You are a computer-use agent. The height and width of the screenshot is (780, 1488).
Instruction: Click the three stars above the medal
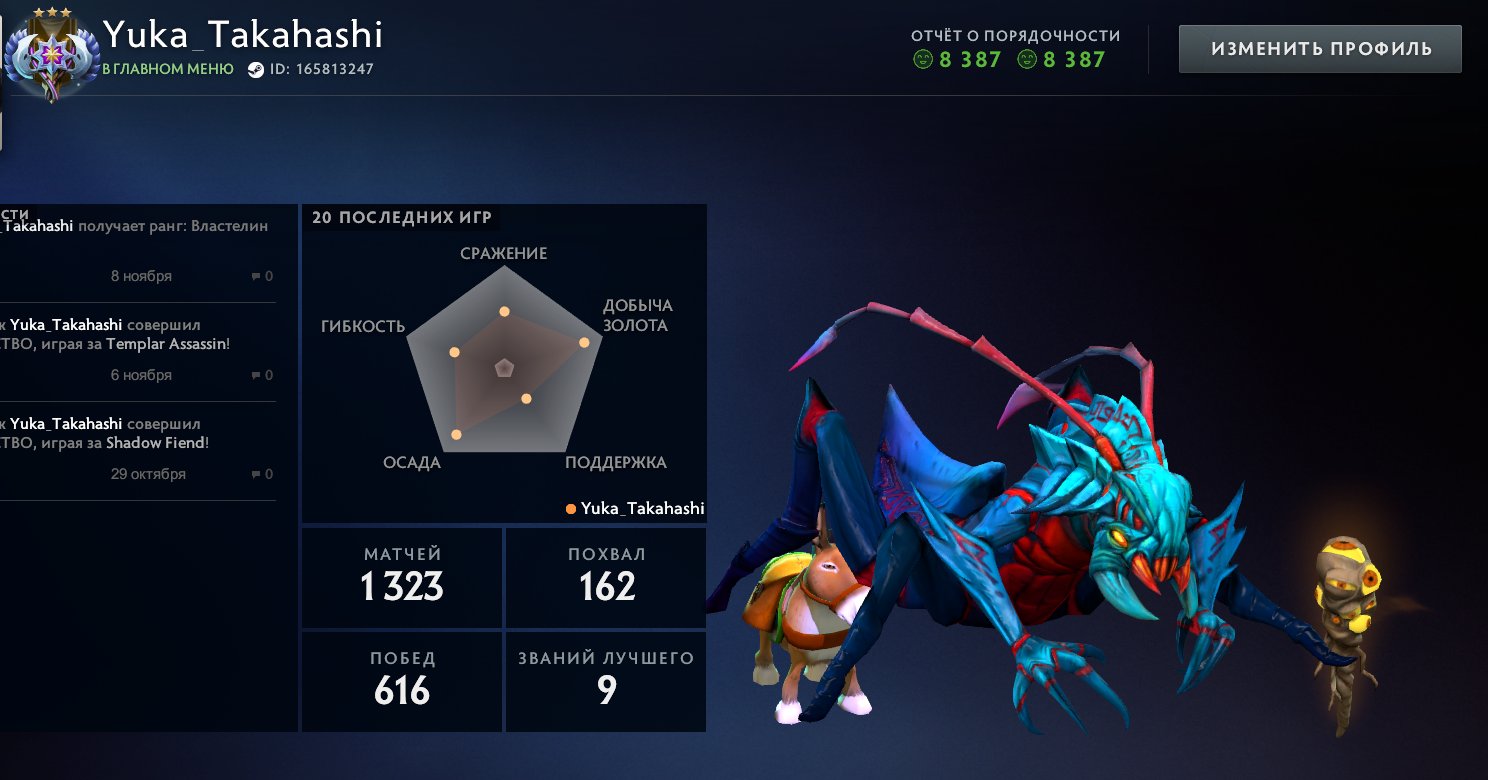pos(52,12)
